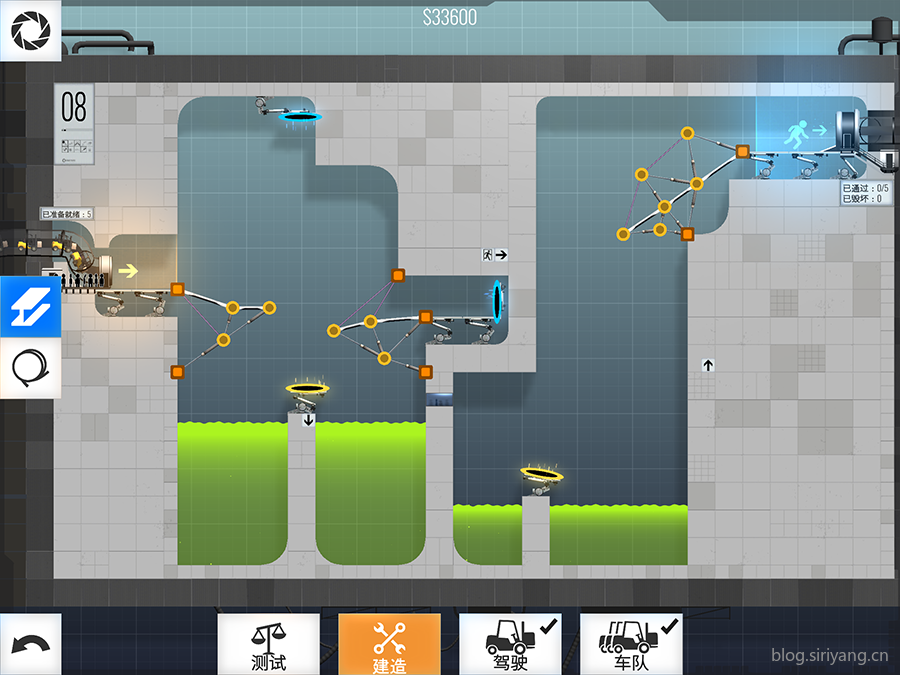The height and width of the screenshot is (675, 900).
Task: Launch the 车队 forklift convoy test
Action: coord(631,644)
